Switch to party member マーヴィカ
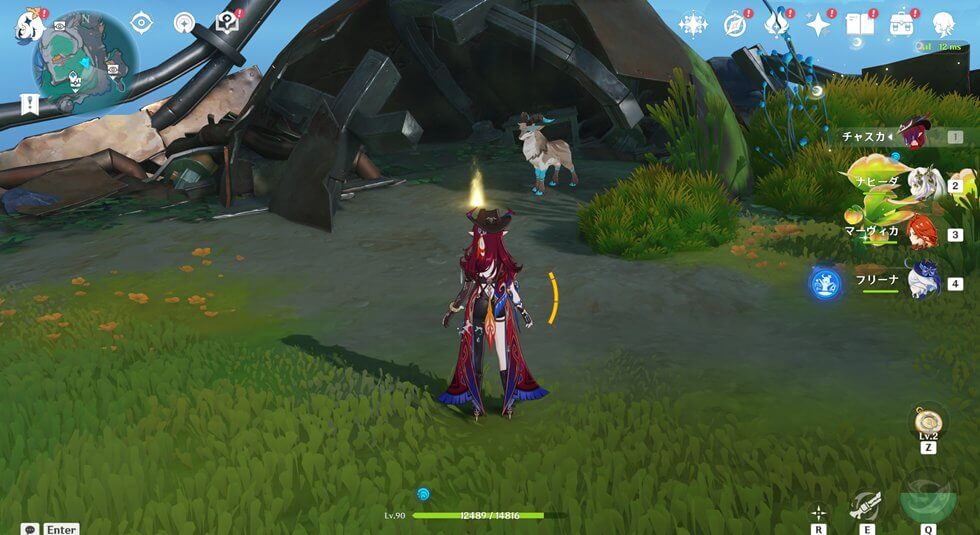 point(925,234)
